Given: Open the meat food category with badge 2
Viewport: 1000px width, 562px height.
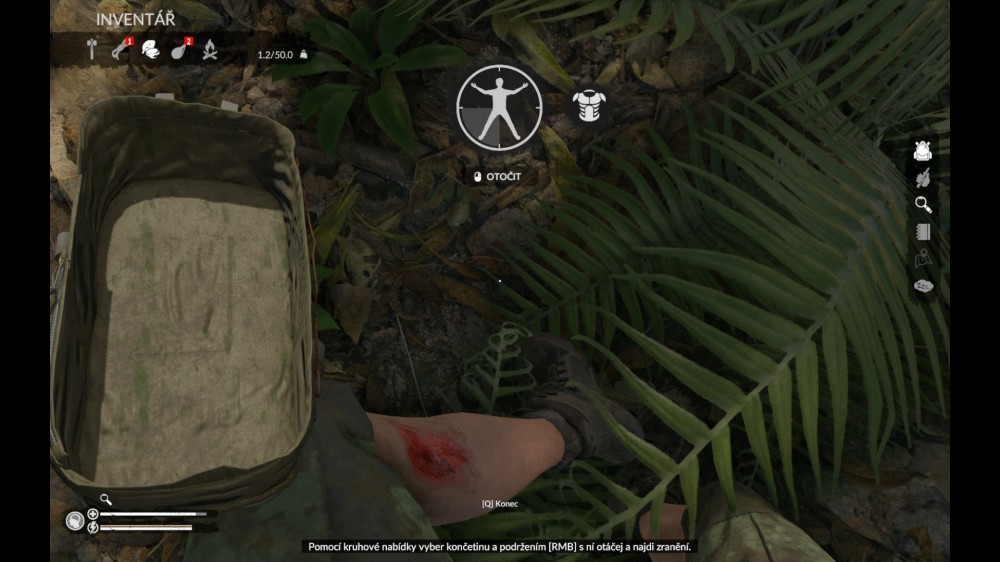Looking at the screenshot, I should click(x=180, y=49).
